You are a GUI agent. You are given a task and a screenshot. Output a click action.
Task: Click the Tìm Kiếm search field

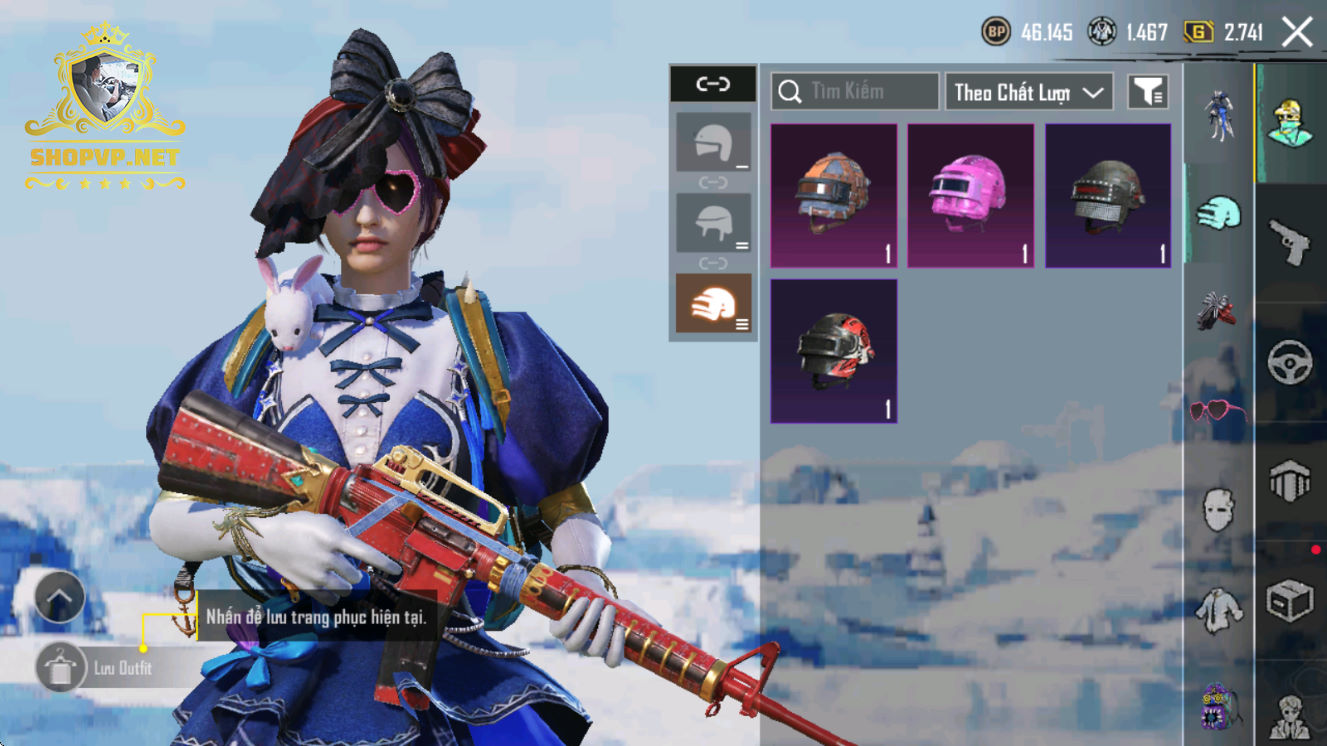pyautogui.click(x=855, y=92)
